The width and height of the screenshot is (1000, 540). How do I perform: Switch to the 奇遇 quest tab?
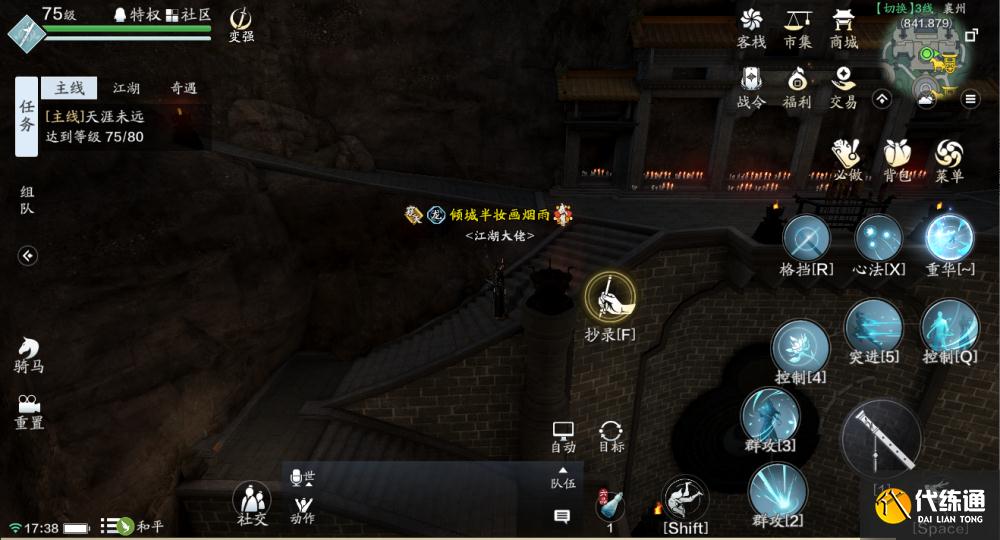(x=183, y=88)
